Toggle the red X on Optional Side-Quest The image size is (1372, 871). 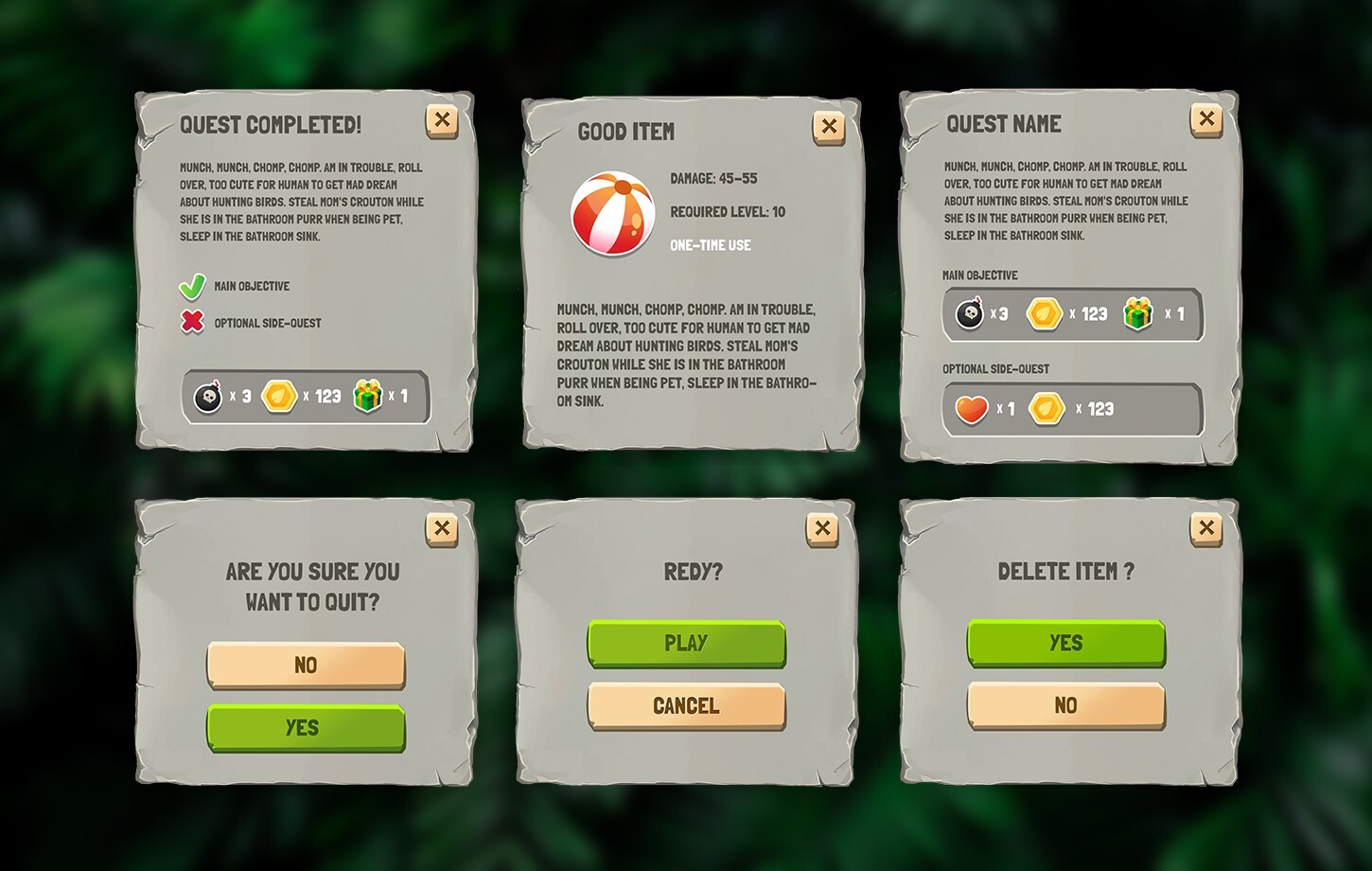coord(191,320)
